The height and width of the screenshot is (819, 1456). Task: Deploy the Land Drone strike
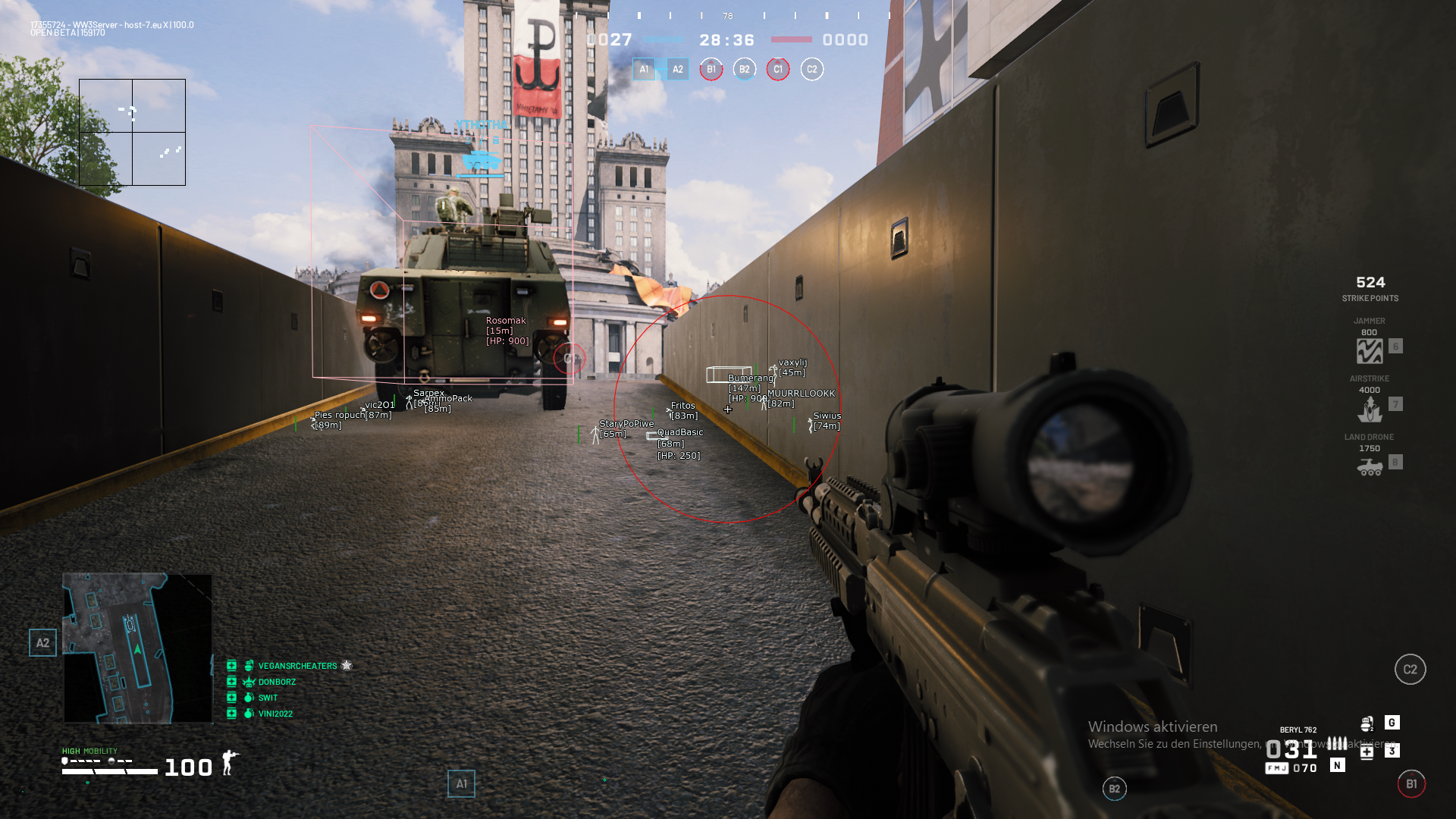[1370, 466]
